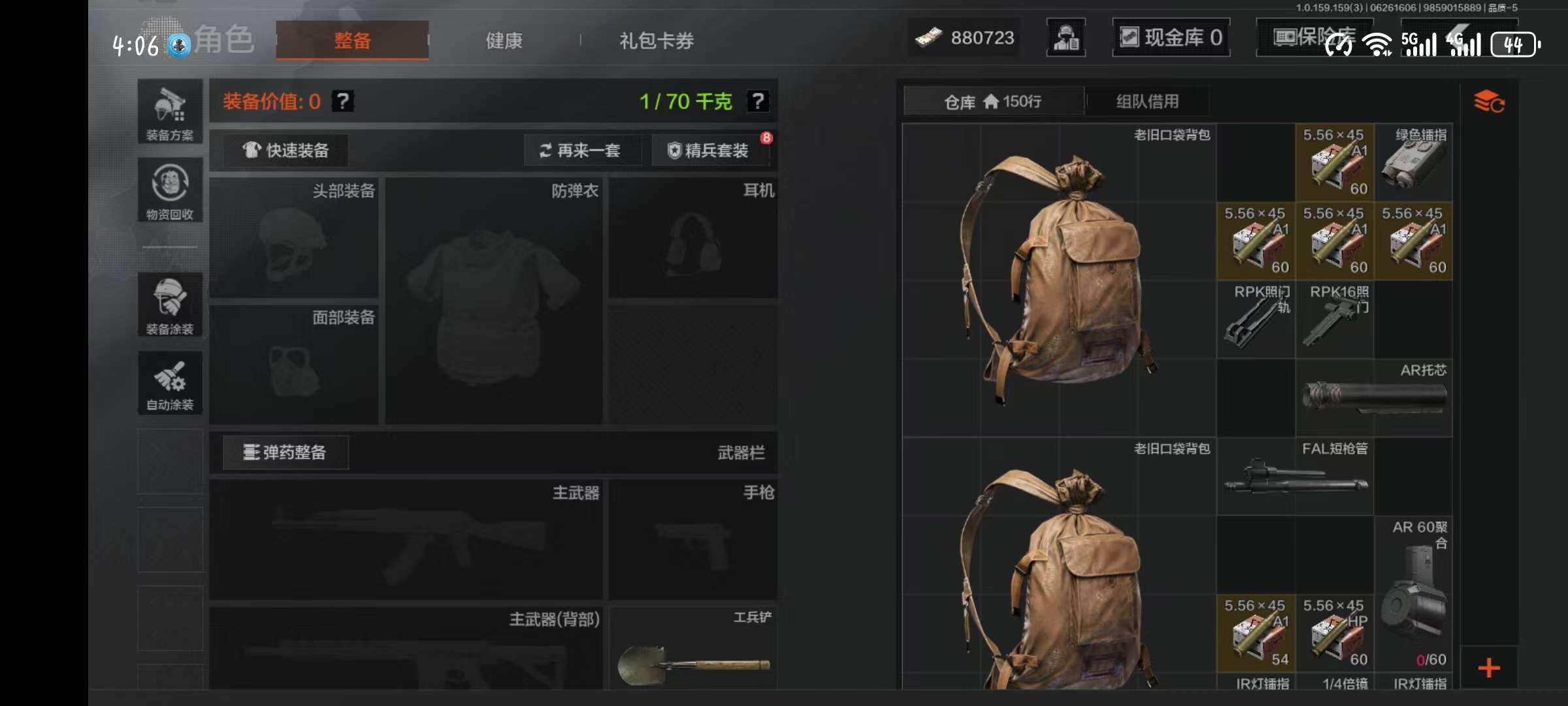Select the 工兵铲 shovel slot
Image resolution: width=1568 pixels, height=706 pixels.
(x=693, y=649)
